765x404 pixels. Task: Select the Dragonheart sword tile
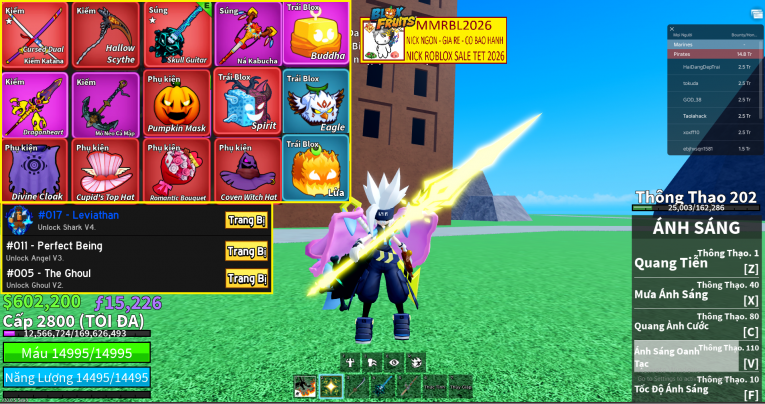pyautogui.click(x=35, y=102)
